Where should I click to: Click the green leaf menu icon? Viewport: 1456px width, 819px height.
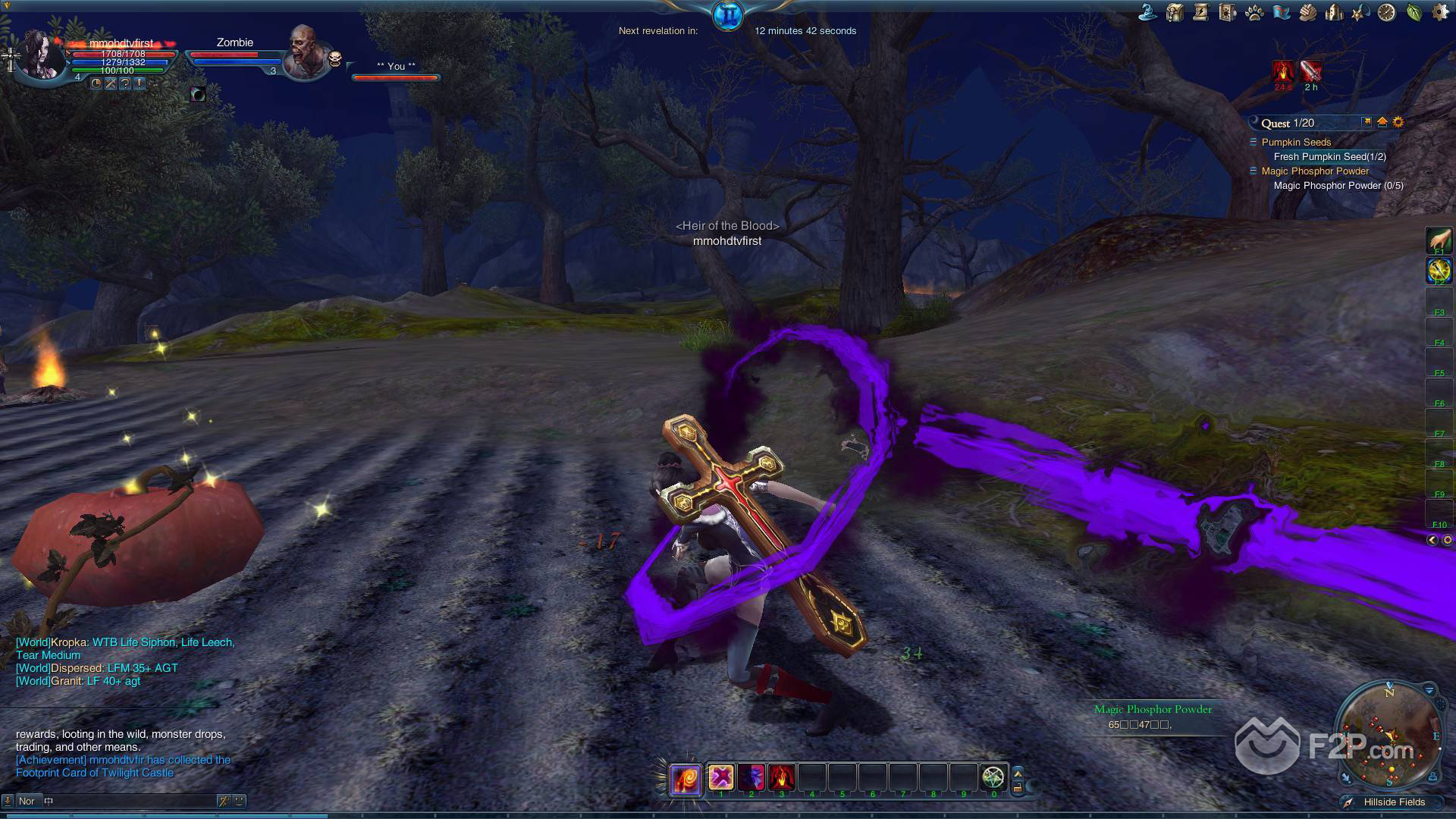point(1414,13)
